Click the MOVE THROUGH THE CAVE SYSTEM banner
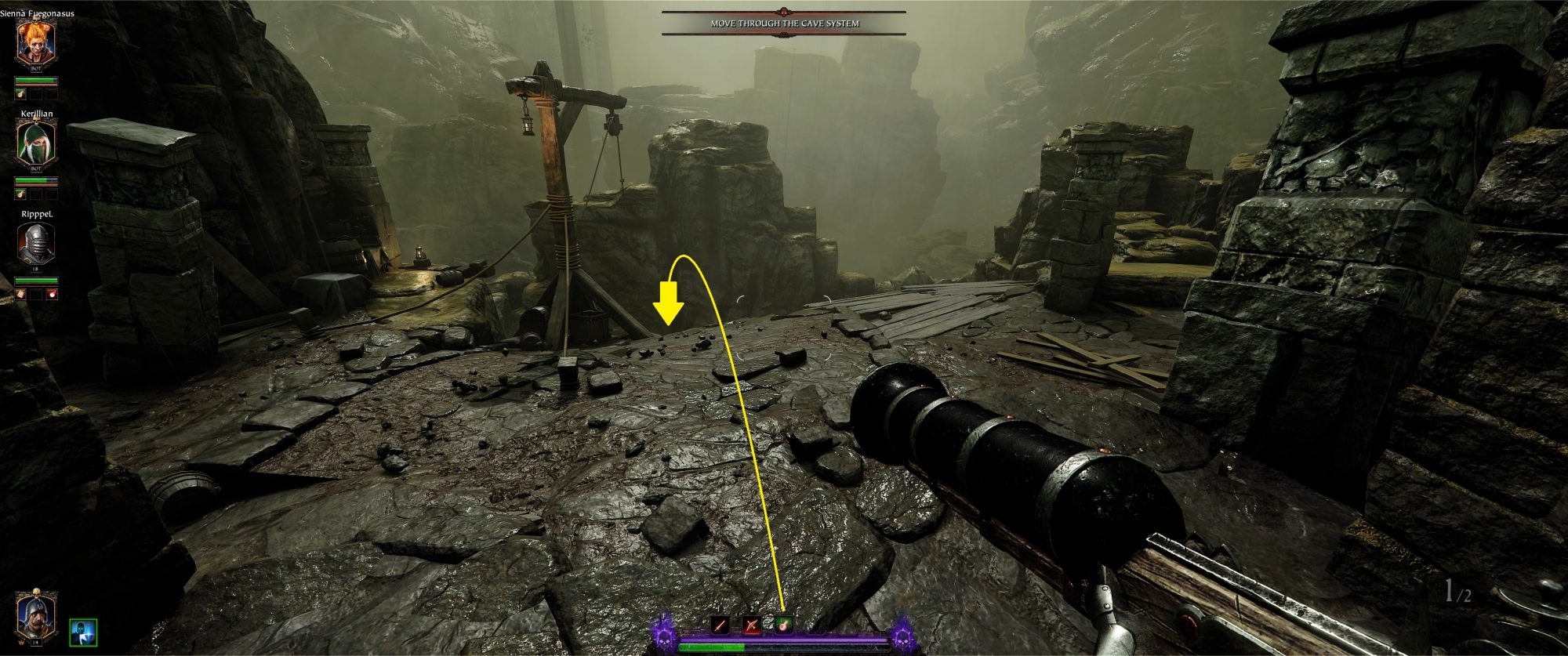Viewport: 1568px width, 656px height. coord(782,24)
